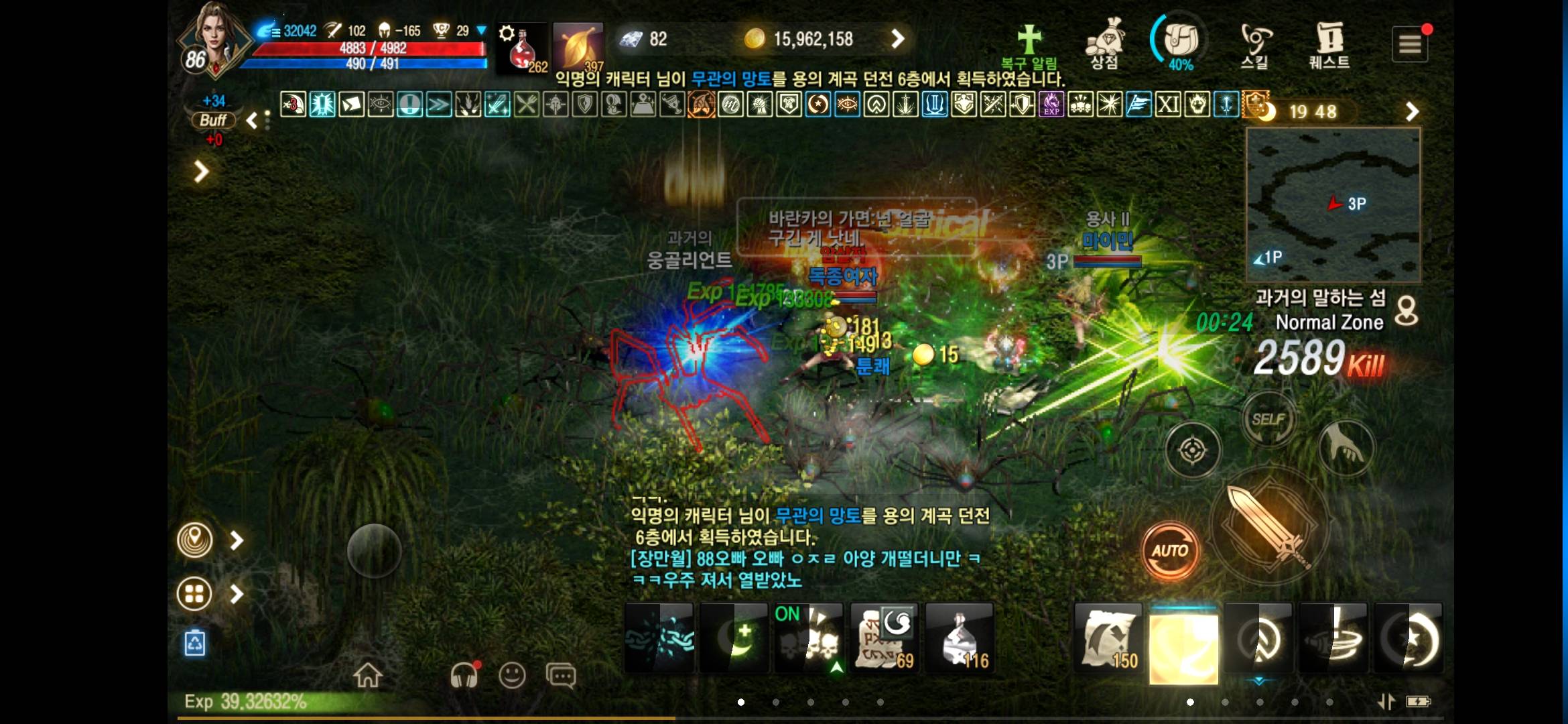
Task: Select the golden leaf item showing 397
Action: pyautogui.click(x=578, y=47)
